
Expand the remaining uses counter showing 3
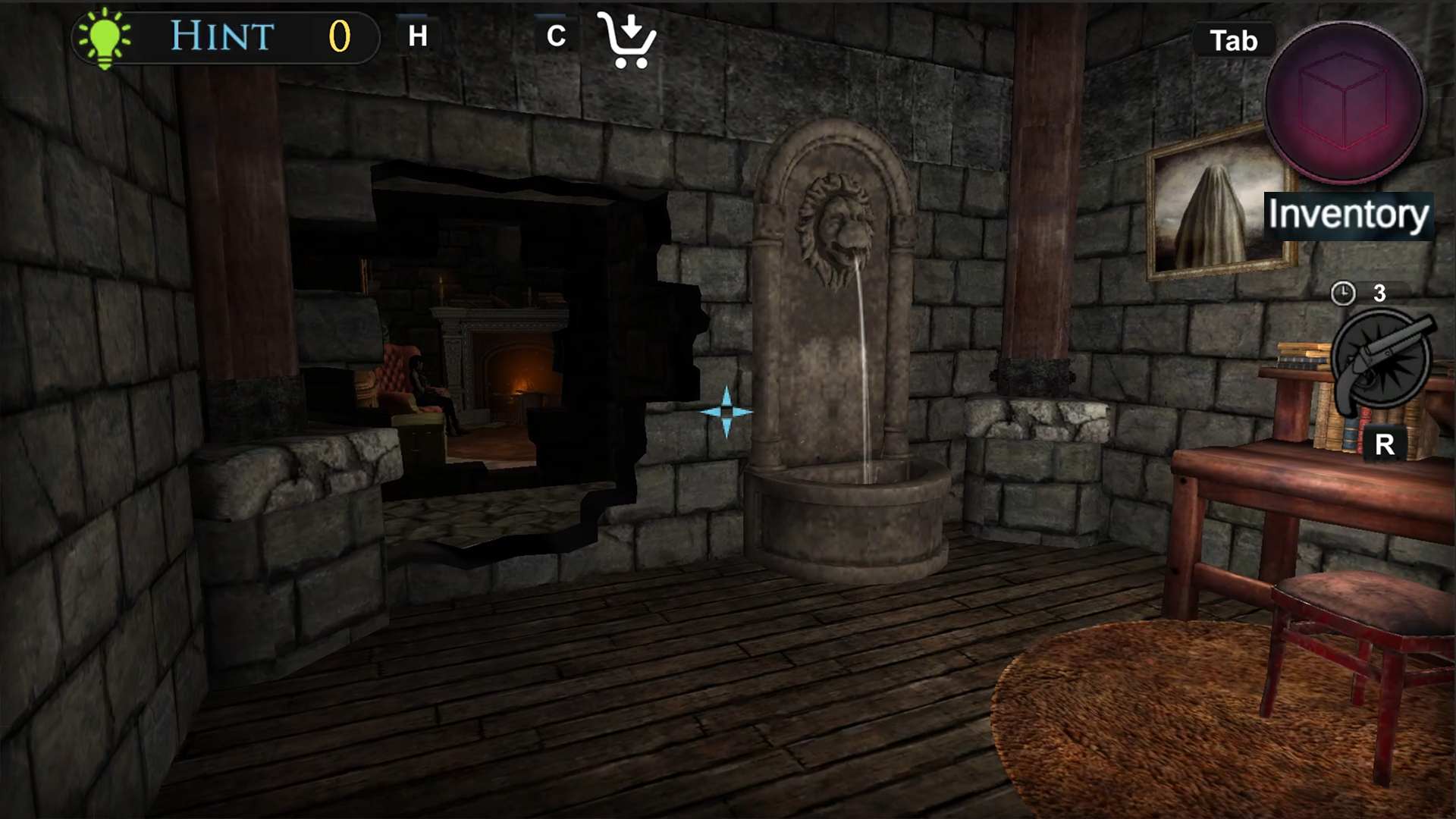pyautogui.click(x=1380, y=293)
